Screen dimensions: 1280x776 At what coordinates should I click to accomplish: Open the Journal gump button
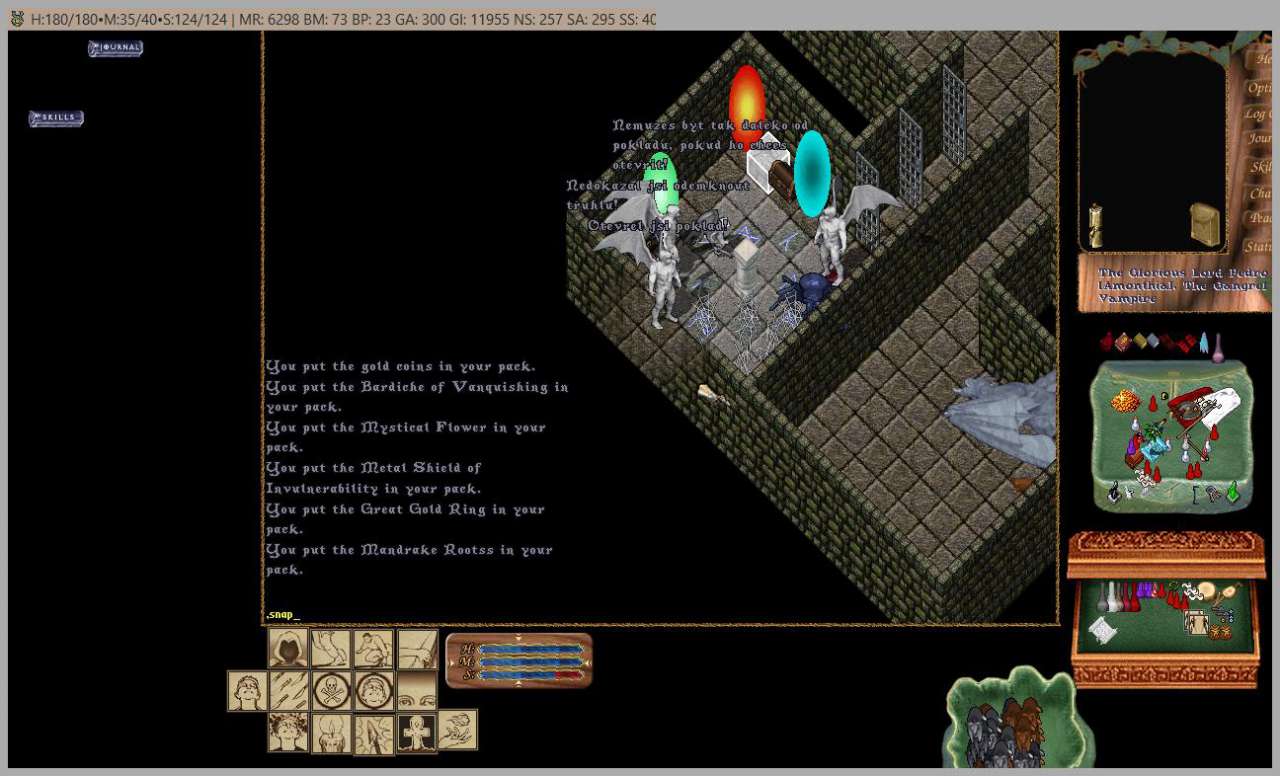[115, 48]
